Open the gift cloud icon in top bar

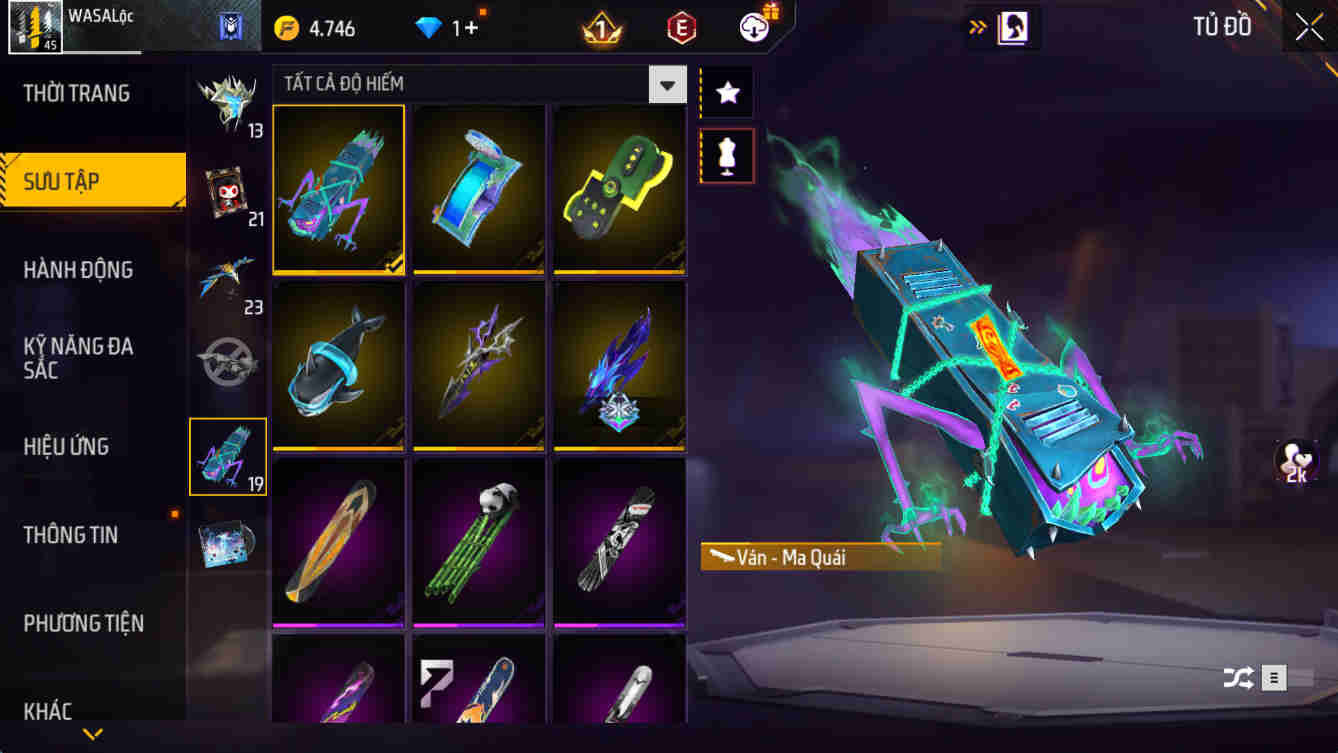(x=752, y=27)
